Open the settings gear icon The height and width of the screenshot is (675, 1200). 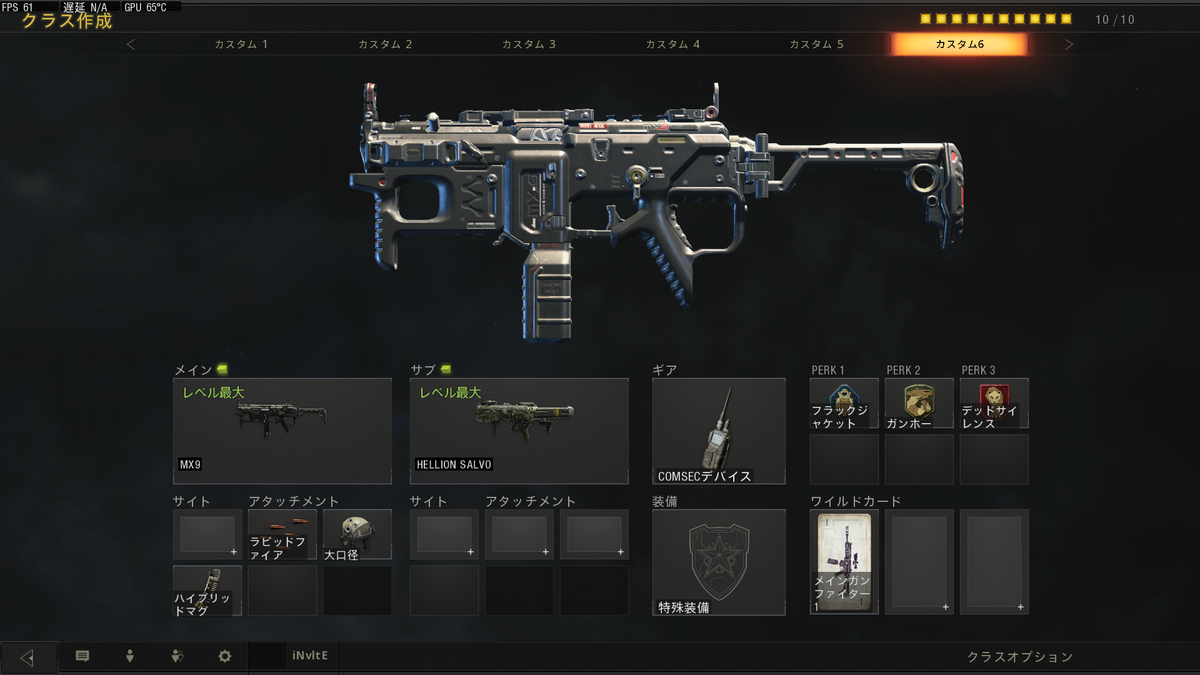click(x=225, y=657)
